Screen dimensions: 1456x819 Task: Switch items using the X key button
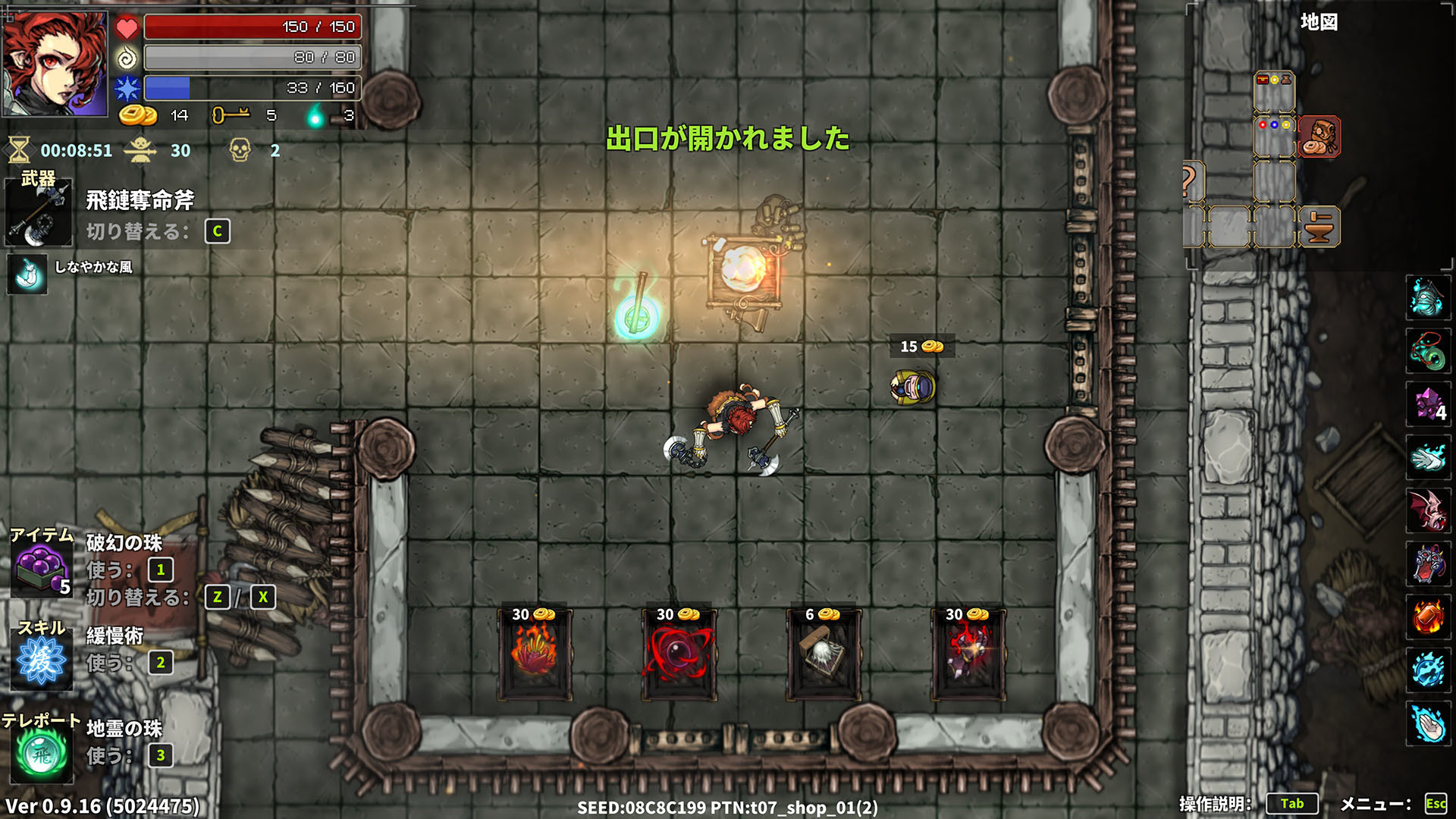tap(262, 598)
